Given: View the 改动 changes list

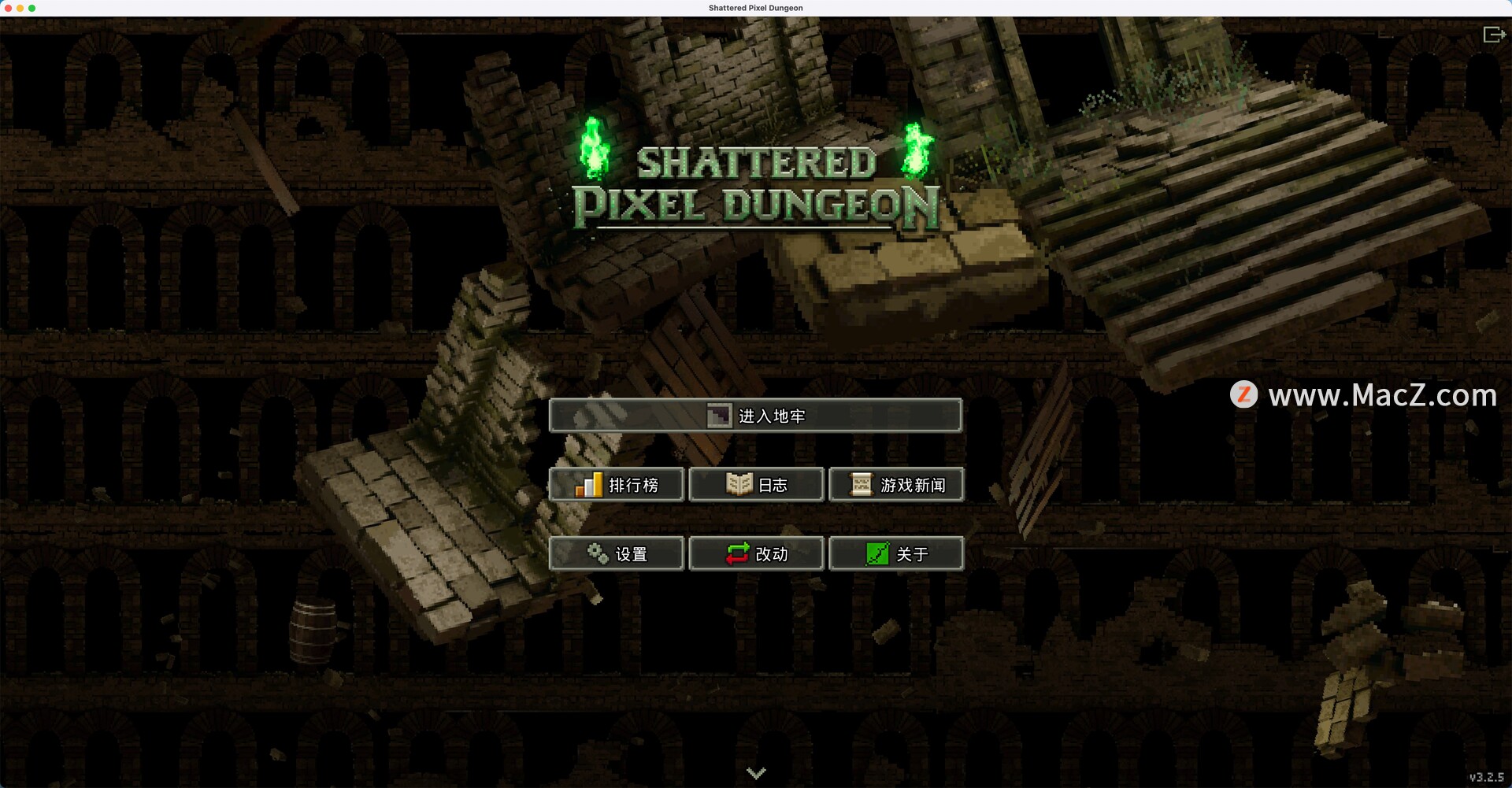Looking at the screenshot, I should (756, 554).
